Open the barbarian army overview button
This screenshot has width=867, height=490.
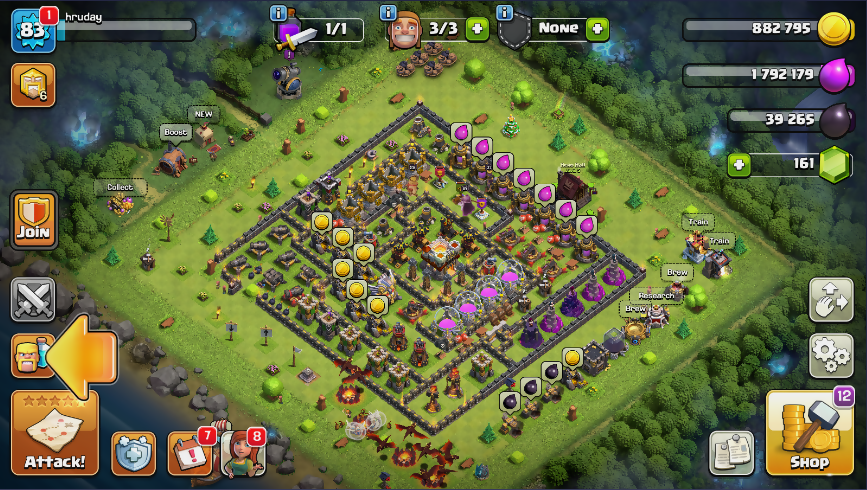point(31,355)
